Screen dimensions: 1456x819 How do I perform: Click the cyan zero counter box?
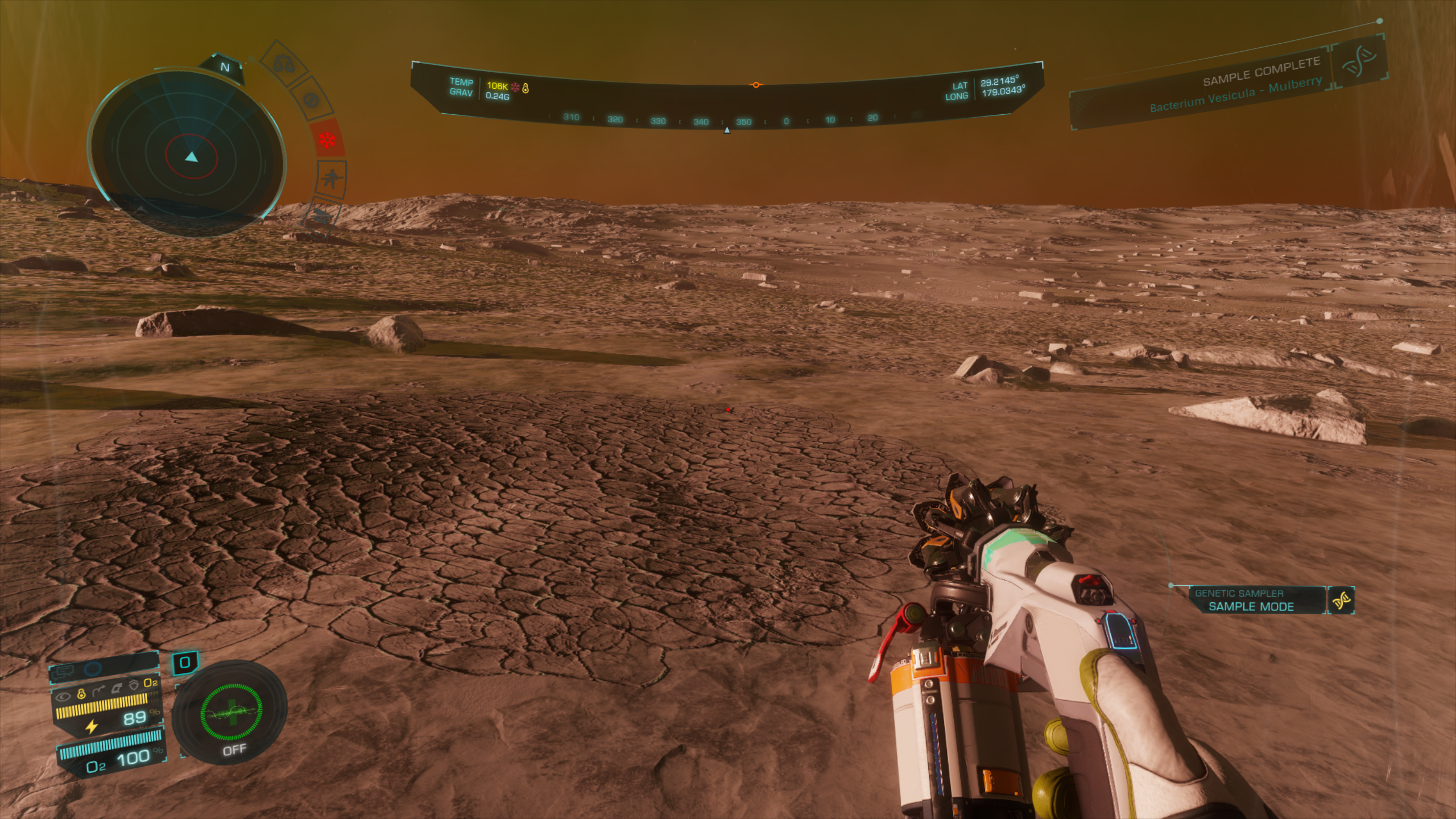(x=184, y=663)
